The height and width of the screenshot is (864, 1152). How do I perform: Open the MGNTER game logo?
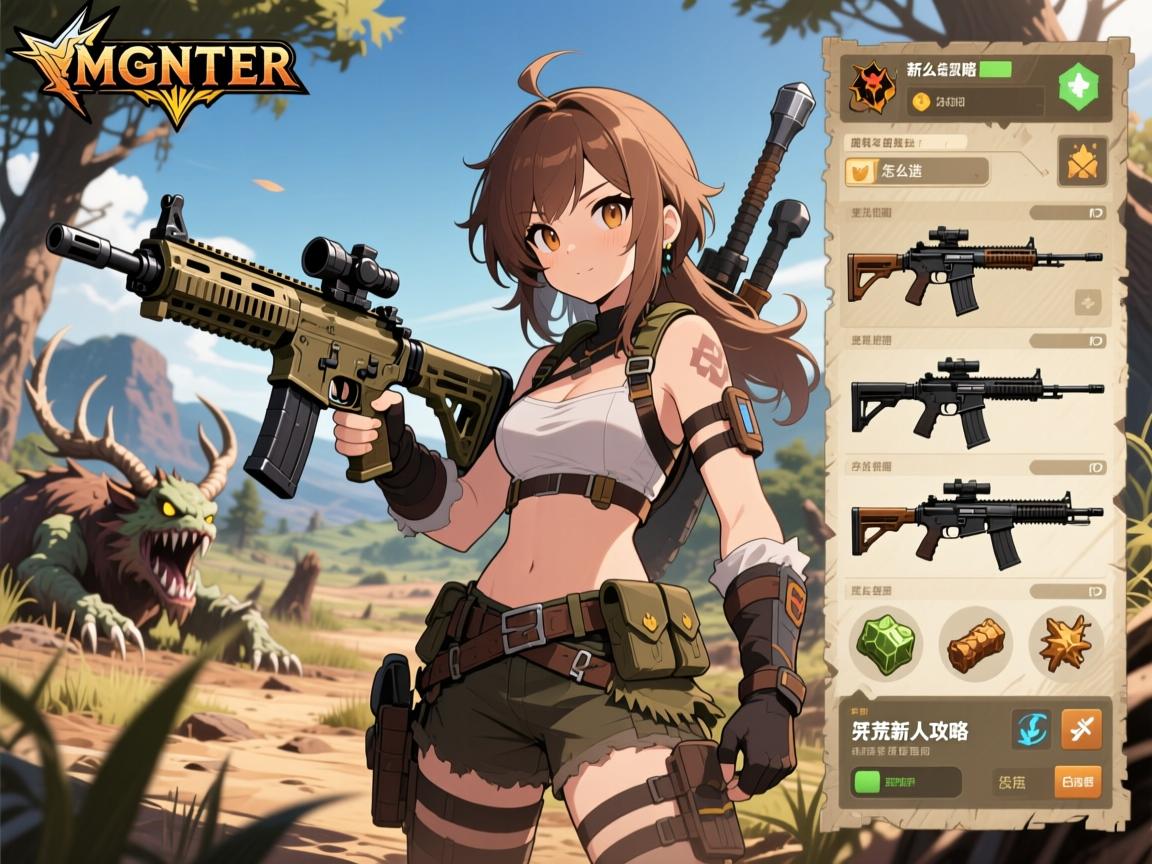point(160,68)
